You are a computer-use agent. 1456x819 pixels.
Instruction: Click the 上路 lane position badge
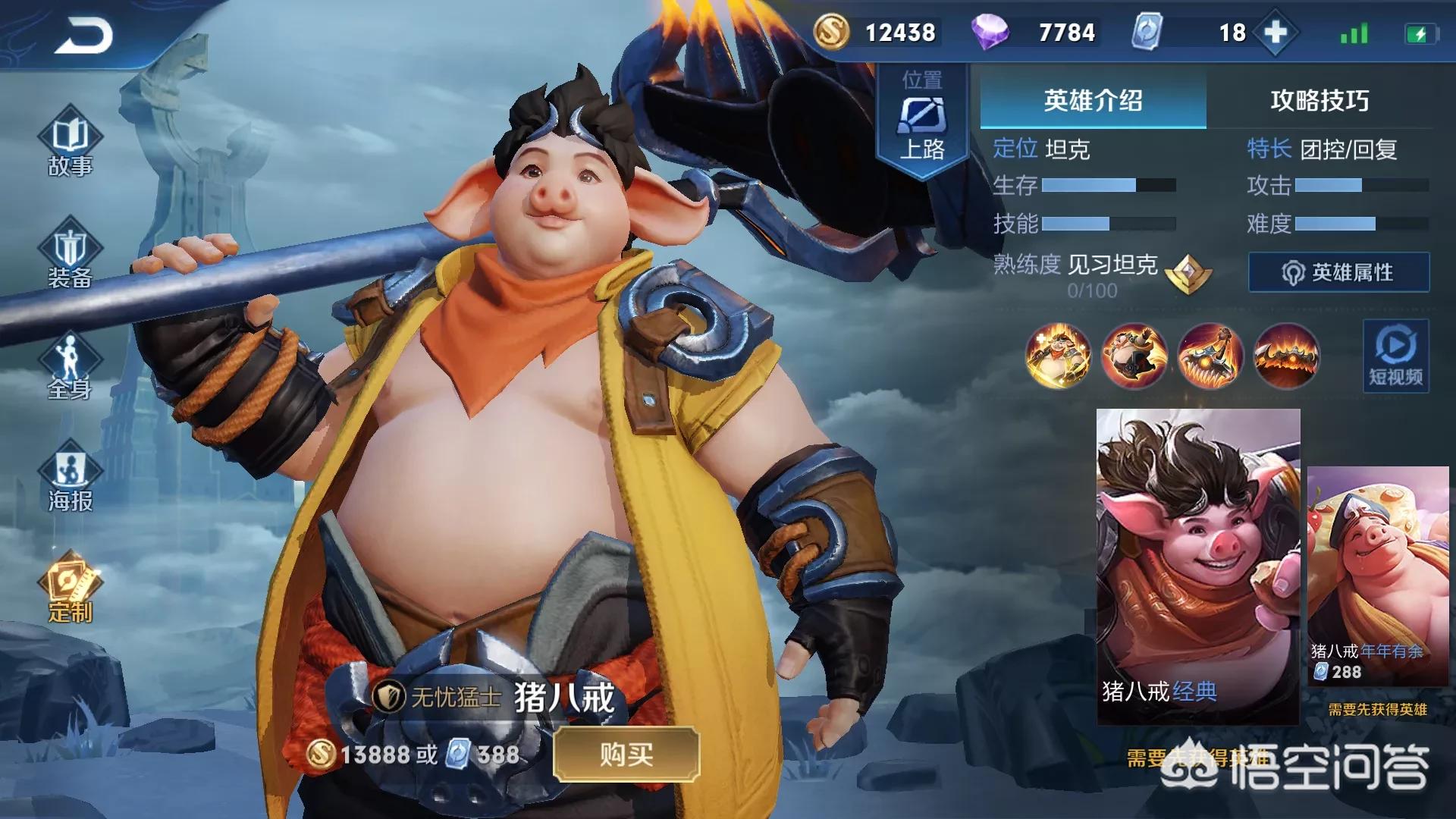click(922, 121)
